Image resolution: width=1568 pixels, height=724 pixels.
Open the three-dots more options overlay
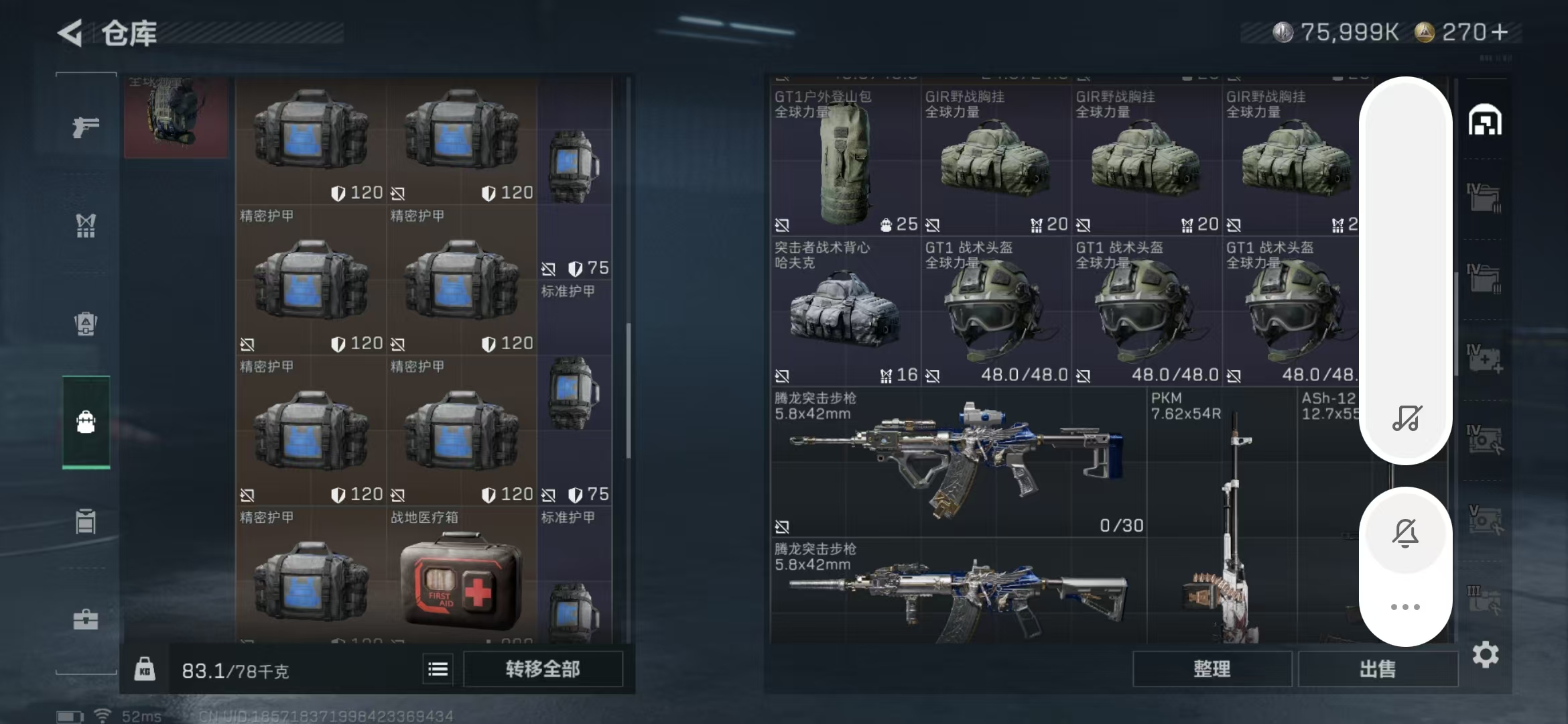1405,607
